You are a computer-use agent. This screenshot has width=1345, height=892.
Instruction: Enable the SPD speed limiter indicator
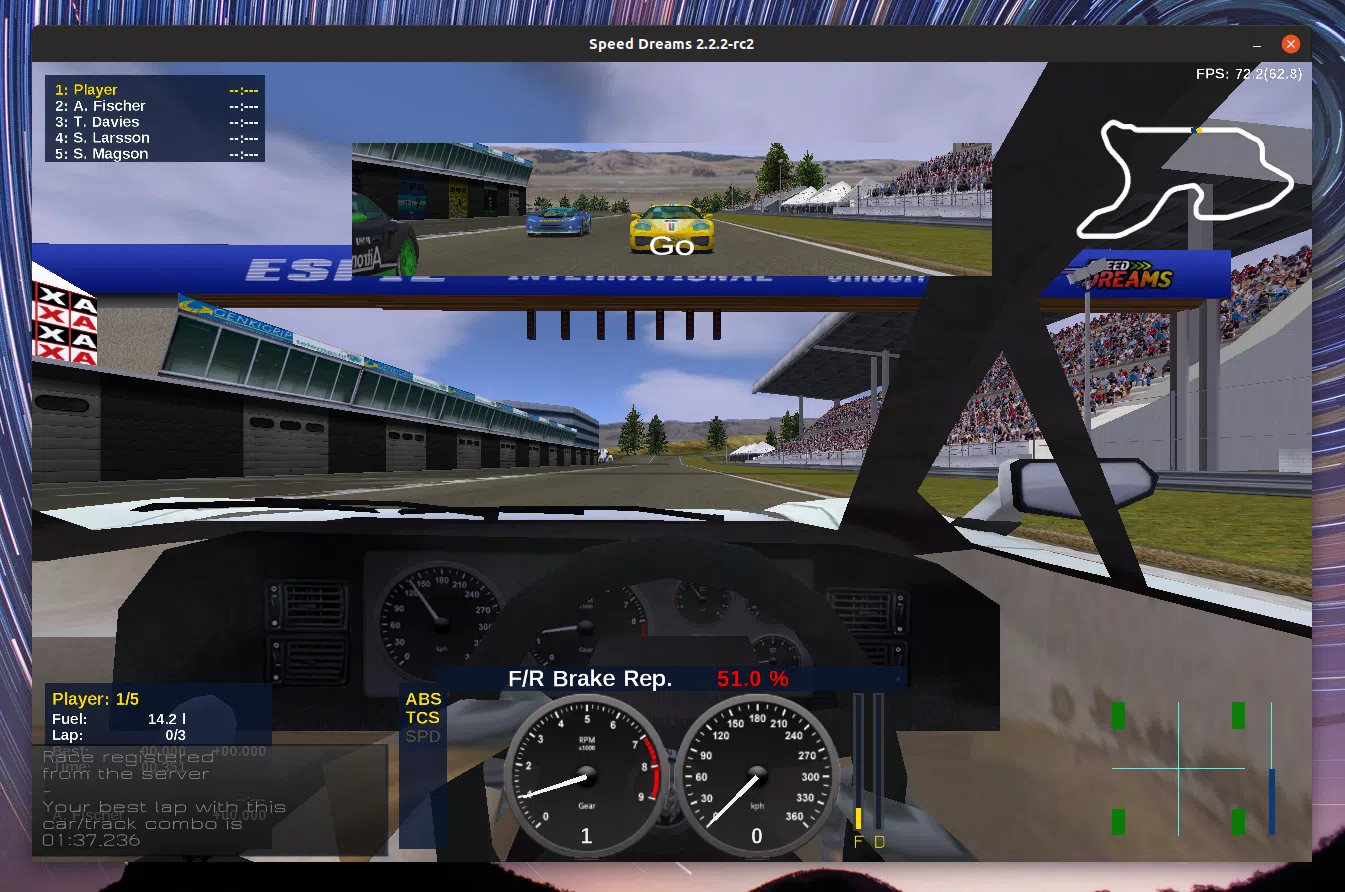tap(420, 735)
